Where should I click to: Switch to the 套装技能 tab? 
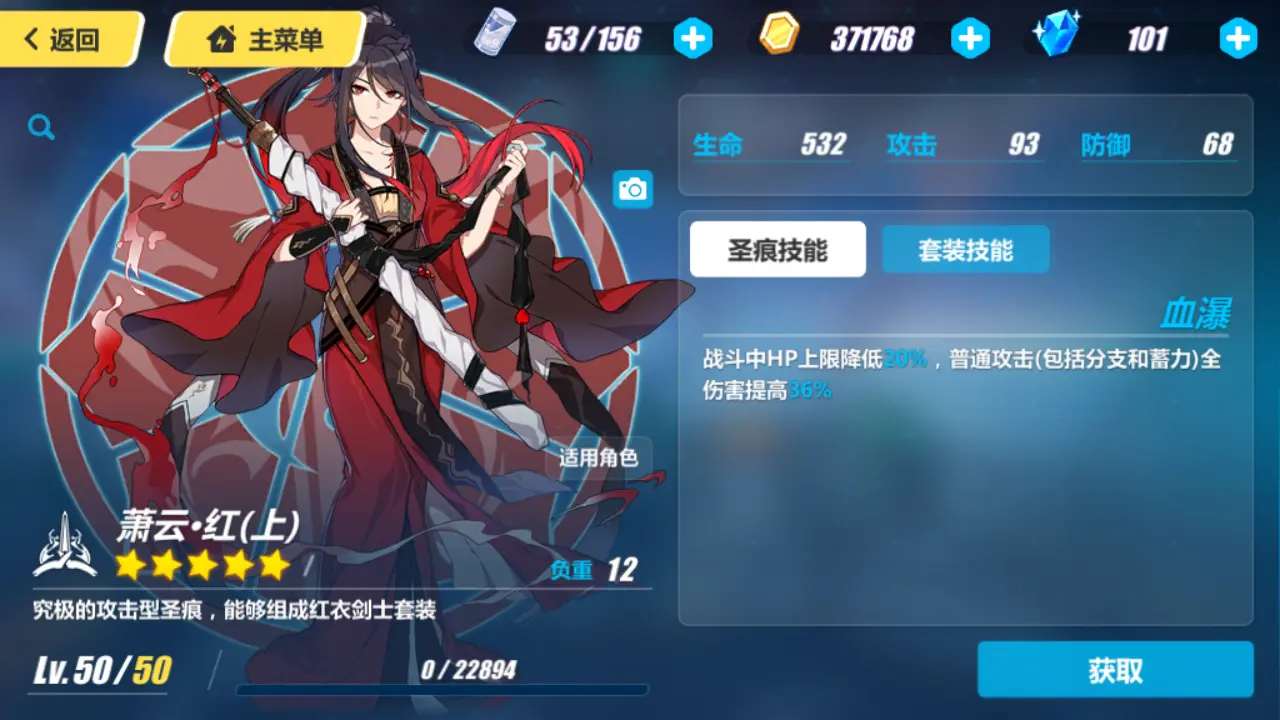tap(965, 249)
